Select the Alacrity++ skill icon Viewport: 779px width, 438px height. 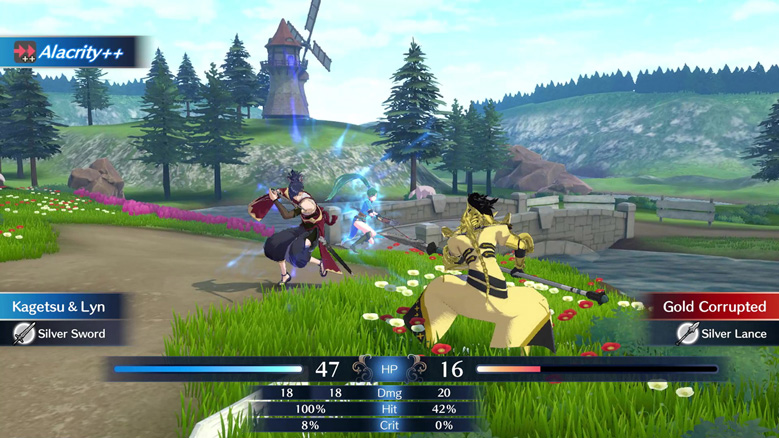pyautogui.click(x=24, y=52)
